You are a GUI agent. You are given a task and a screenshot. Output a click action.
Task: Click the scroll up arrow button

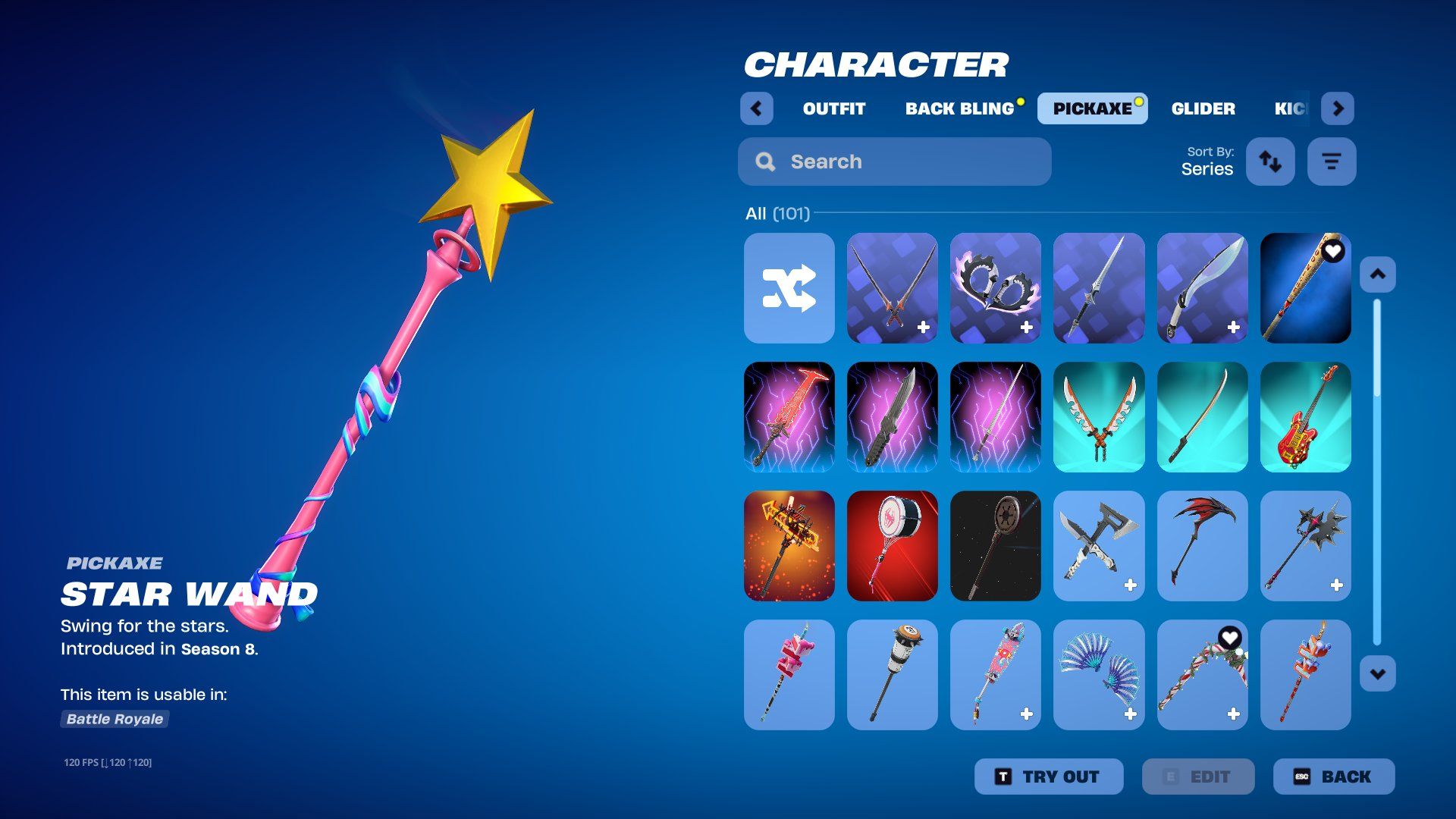(x=1377, y=275)
